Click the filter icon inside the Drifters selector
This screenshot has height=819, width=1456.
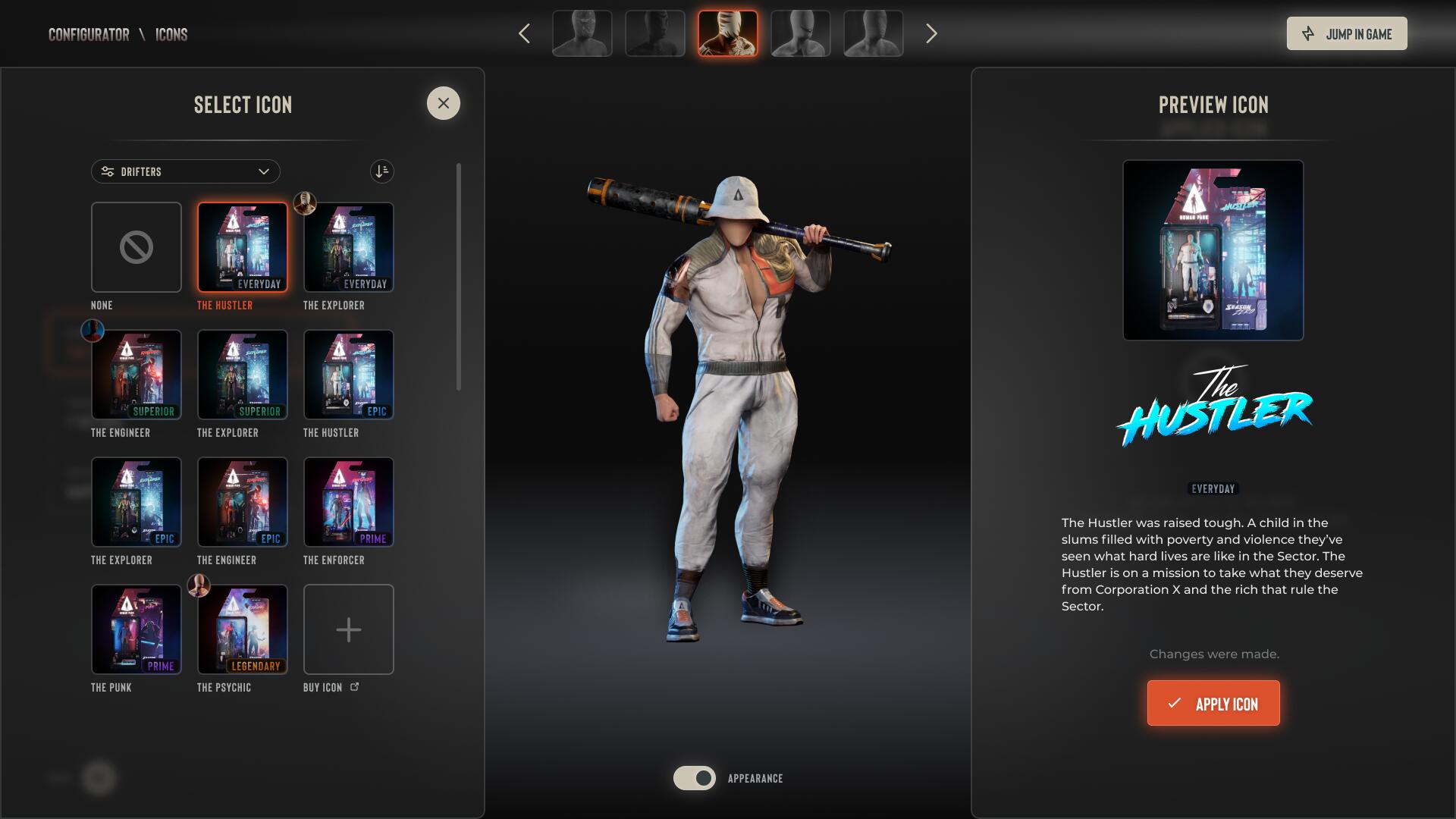[106, 171]
